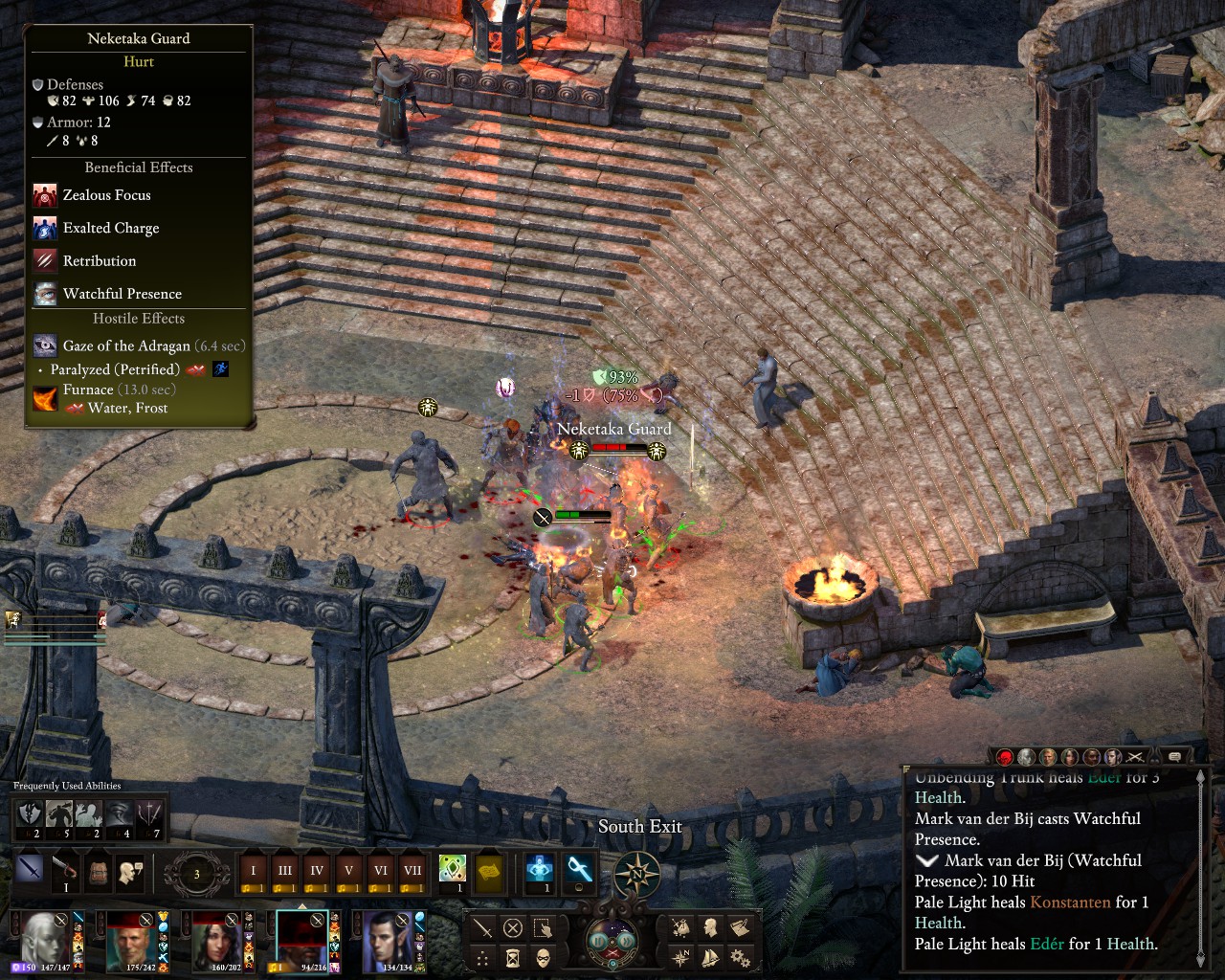Click the attack sword command button
The height and width of the screenshot is (980, 1225).
pos(483,927)
